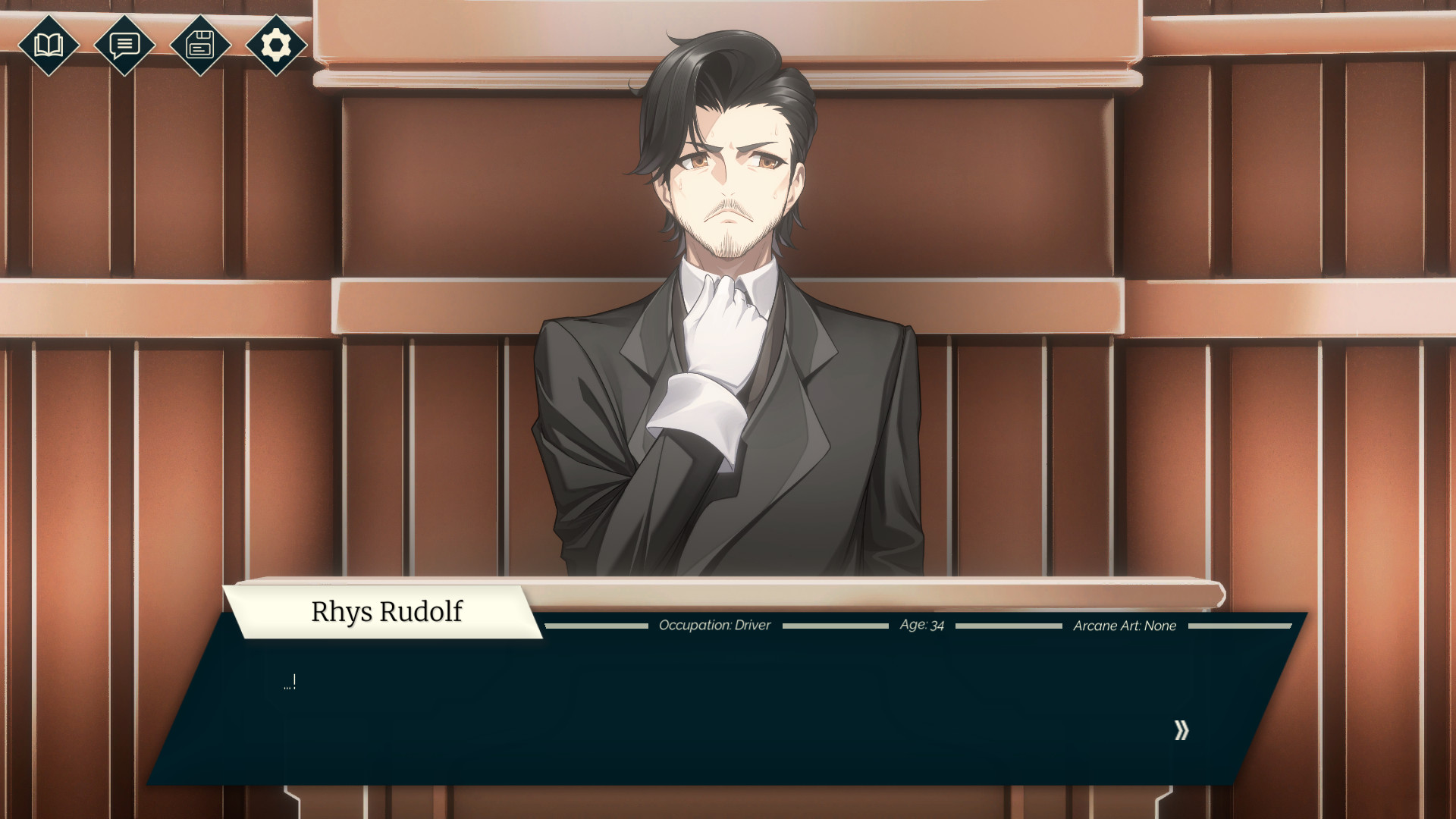This screenshot has height=819, width=1456.
Task: Advance dialogue with the double-arrow button
Action: point(1181,730)
